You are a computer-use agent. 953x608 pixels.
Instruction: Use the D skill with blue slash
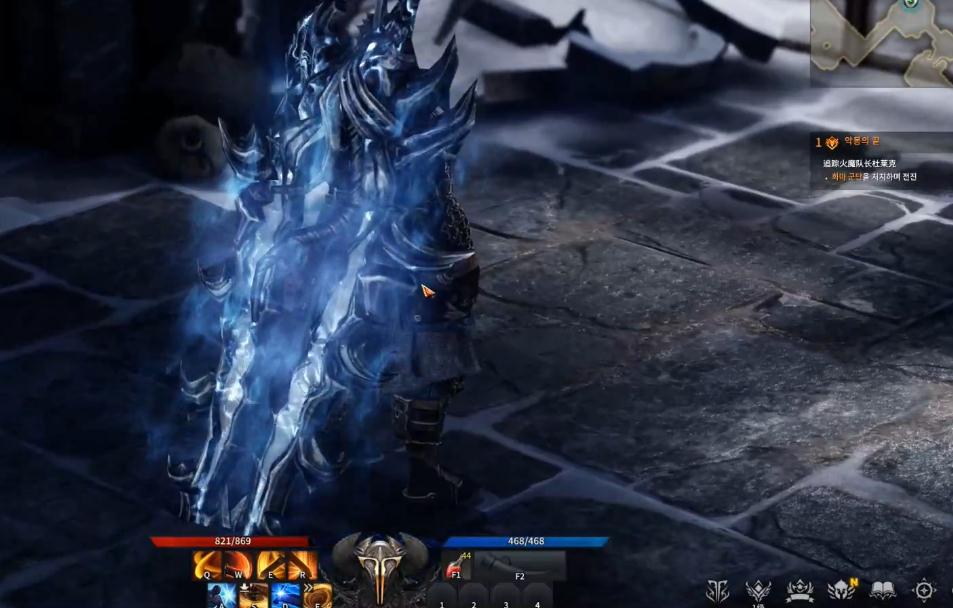point(286,596)
